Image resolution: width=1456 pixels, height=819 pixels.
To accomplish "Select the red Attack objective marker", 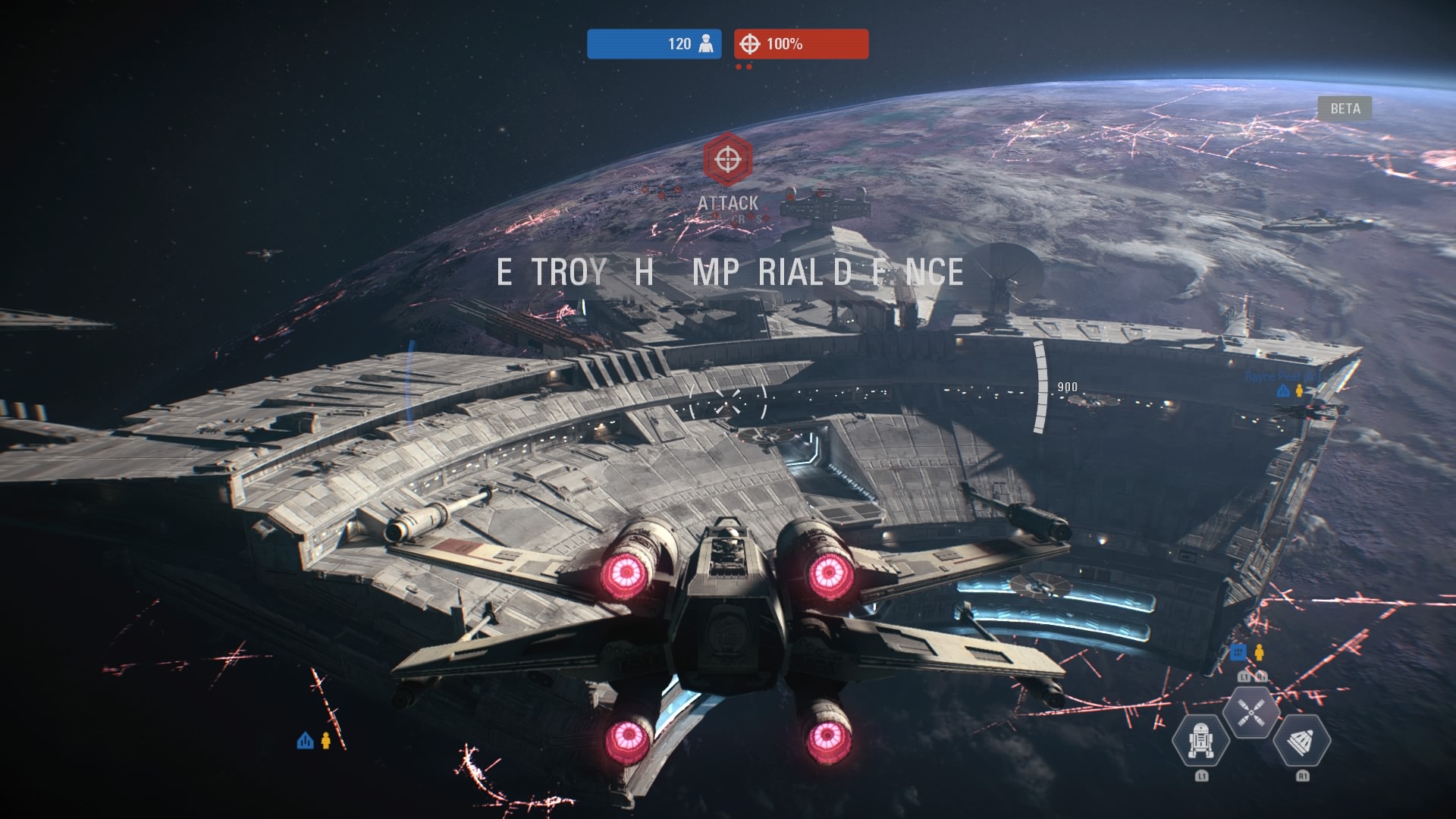I will pyautogui.click(x=728, y=159).
